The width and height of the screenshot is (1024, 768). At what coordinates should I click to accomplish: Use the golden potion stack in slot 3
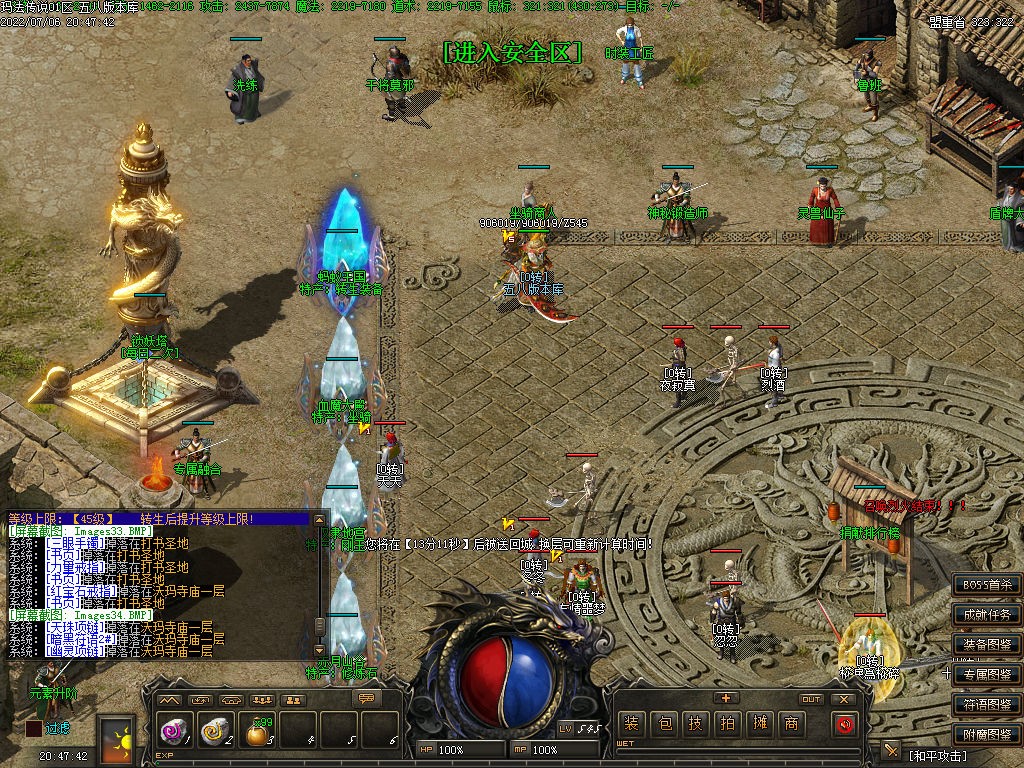point(257,733)
